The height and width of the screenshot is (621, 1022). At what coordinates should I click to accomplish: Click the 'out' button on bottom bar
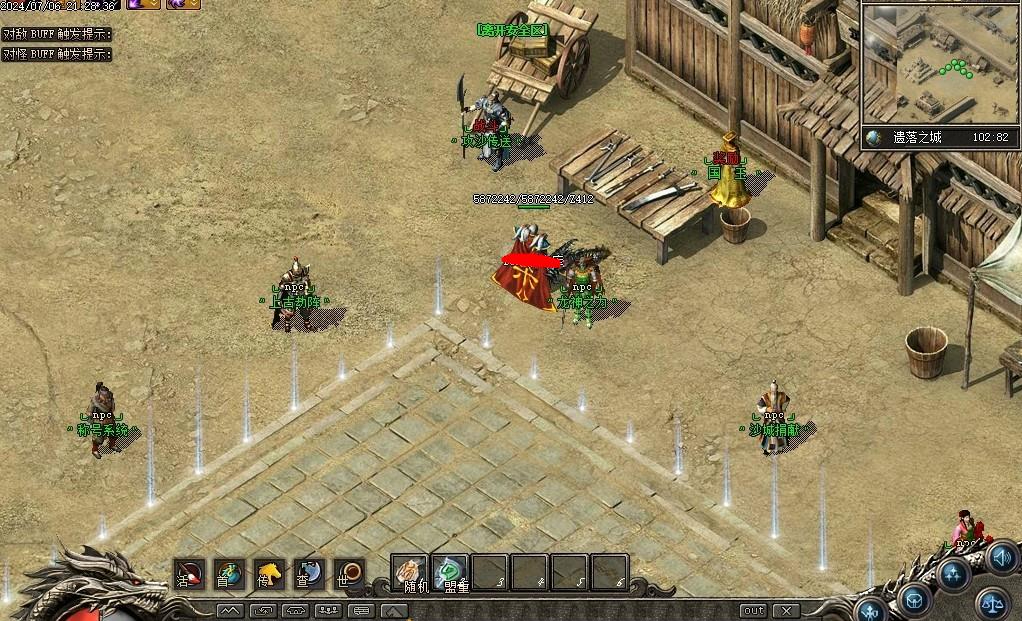[753, 610]
